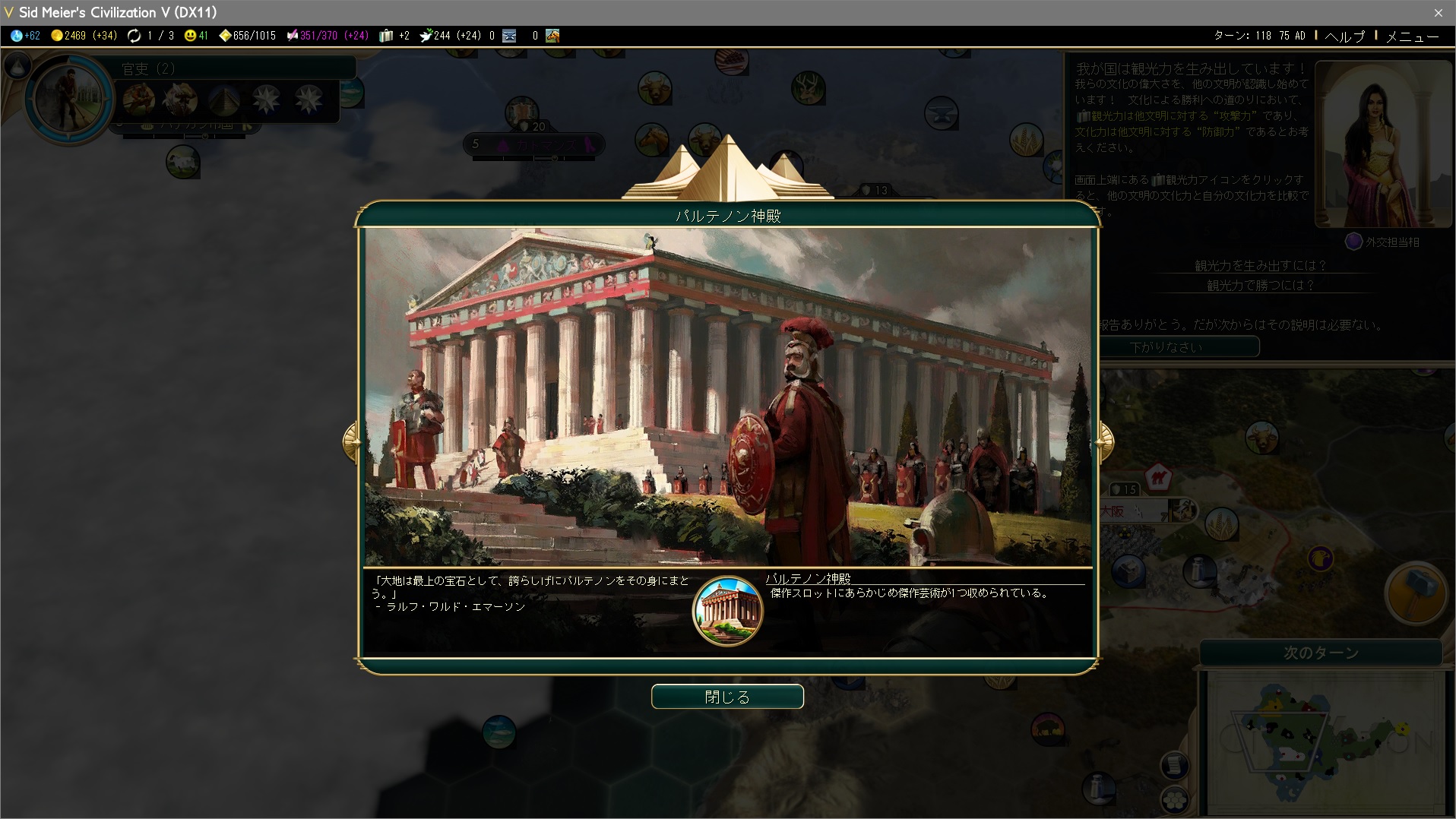Click the smiley face happiness icon

(x=190, y=36)
